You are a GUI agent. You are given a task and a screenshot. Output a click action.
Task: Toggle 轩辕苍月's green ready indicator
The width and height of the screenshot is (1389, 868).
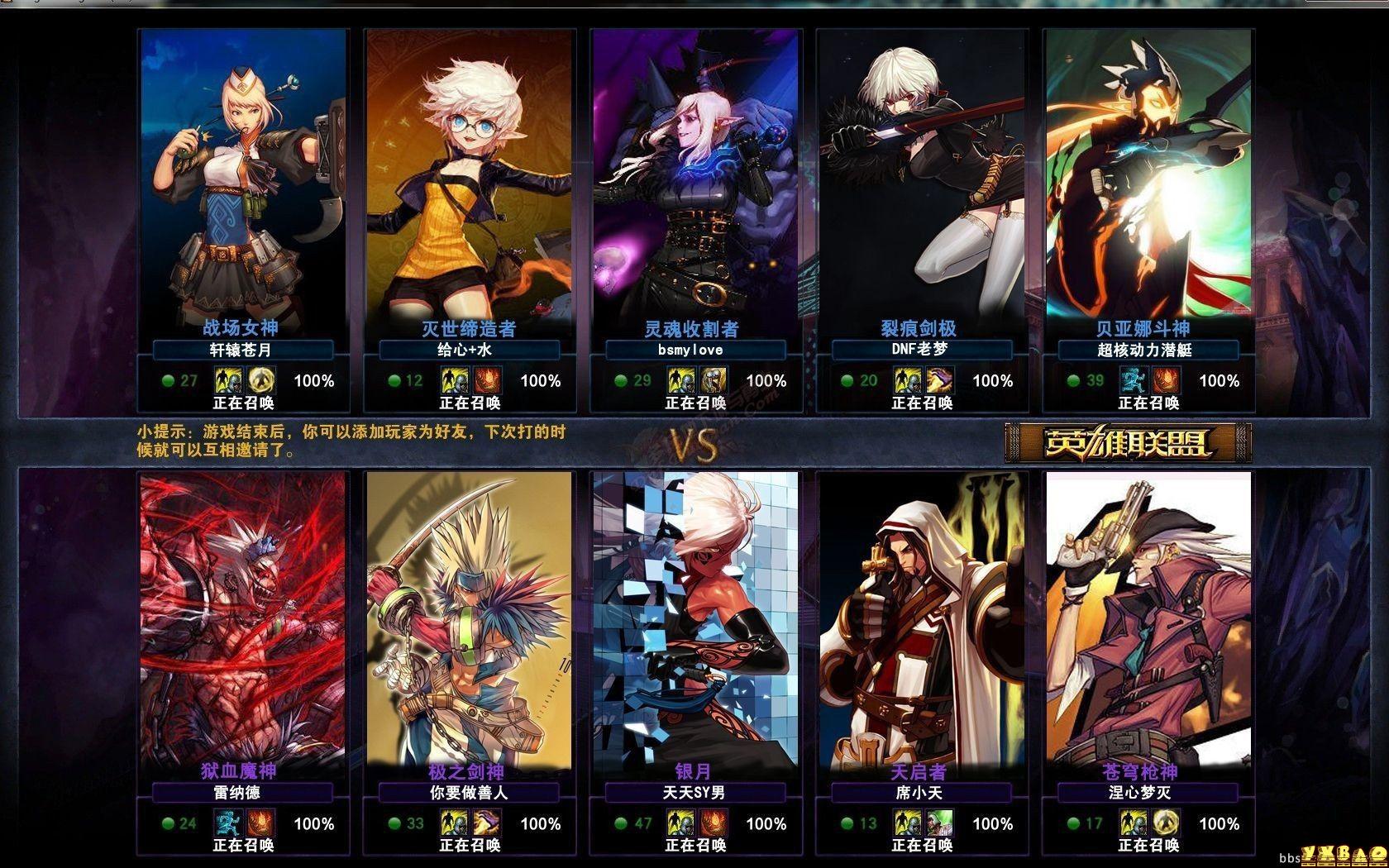[x=166, y=381]
